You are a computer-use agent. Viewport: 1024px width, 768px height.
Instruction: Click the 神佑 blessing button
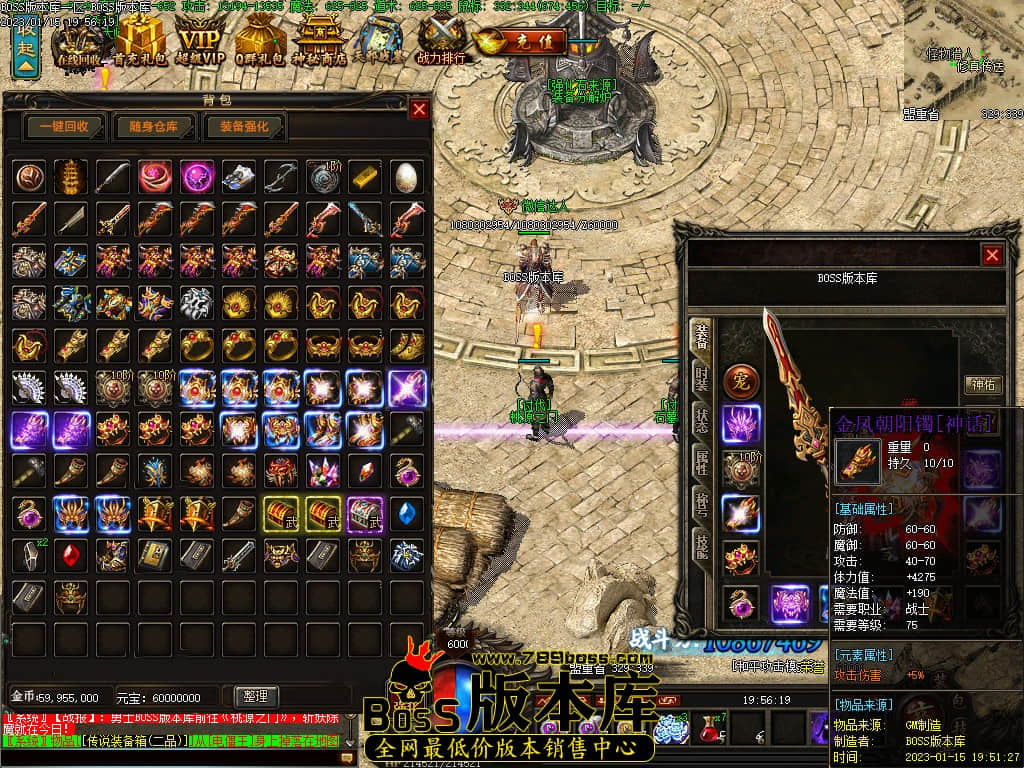(x=982, y=384)
